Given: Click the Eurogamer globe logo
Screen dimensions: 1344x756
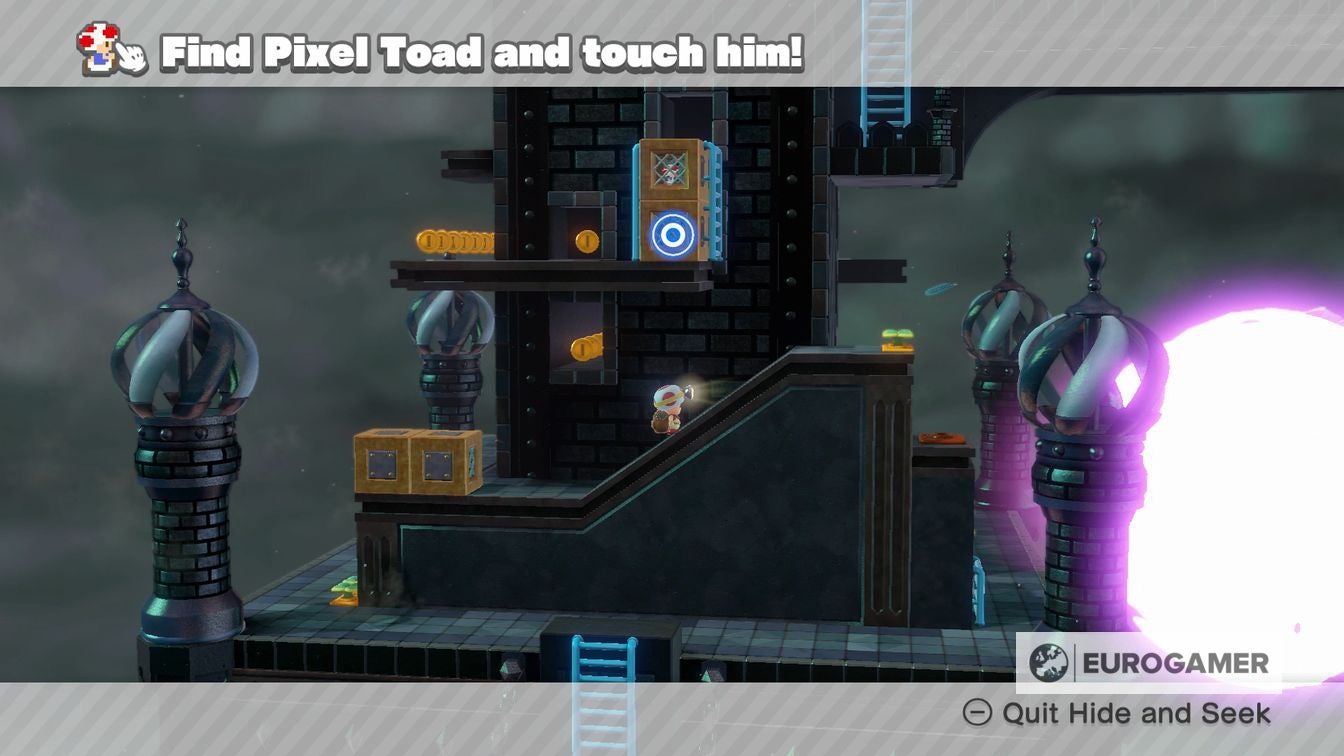Looking at the screenshot, I should tap(1049, 660).
